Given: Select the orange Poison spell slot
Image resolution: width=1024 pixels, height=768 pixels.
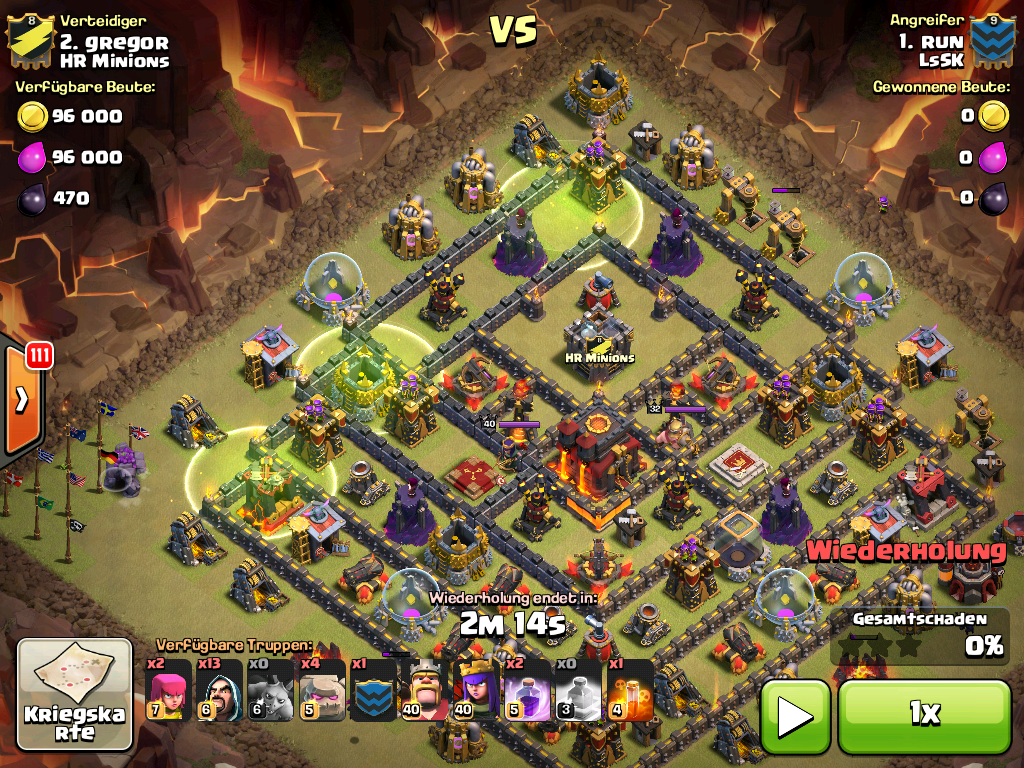Looking at the screenshot, I should [x=629, y=690].
